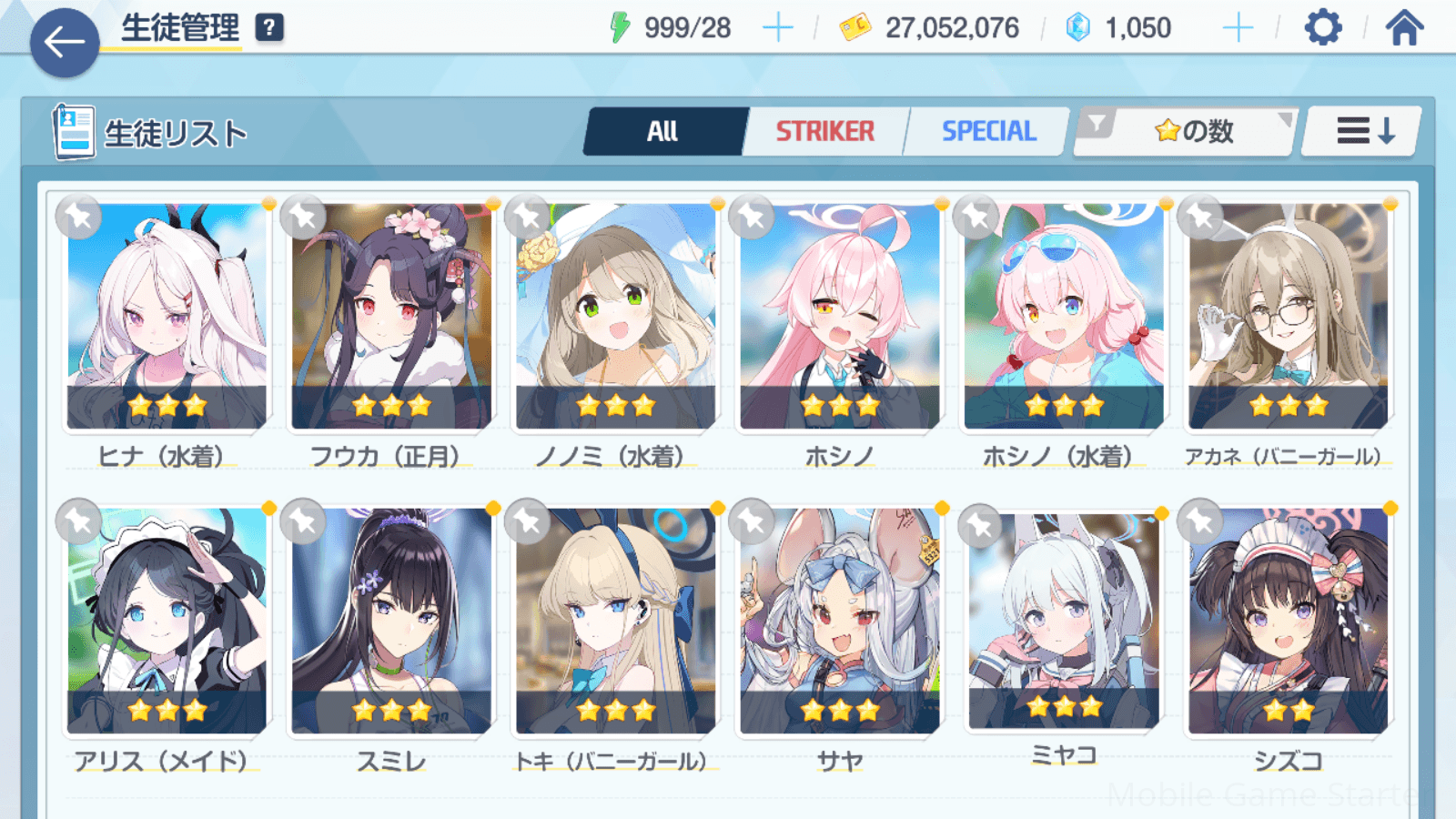This screenshot has height=819, width=1456.
Task: Choose the シズコ student card
Action: [1288, 621]
